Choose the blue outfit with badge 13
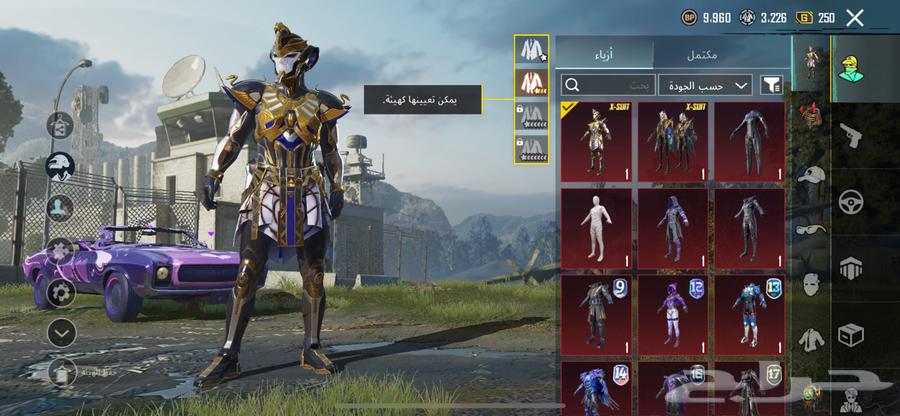This screenshot has width=900, height=416. (750, 313)
